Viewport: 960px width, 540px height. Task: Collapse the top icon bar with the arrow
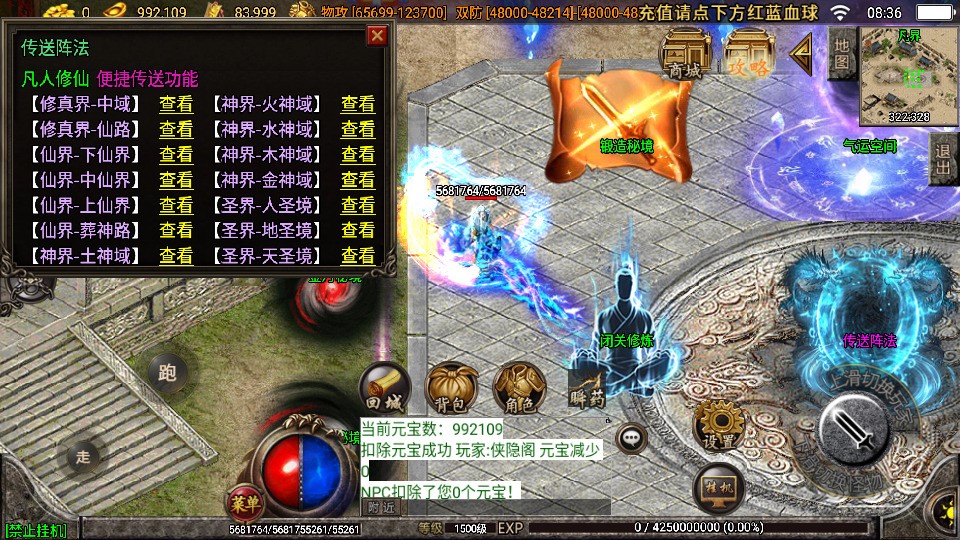click(x=802, y=54)
